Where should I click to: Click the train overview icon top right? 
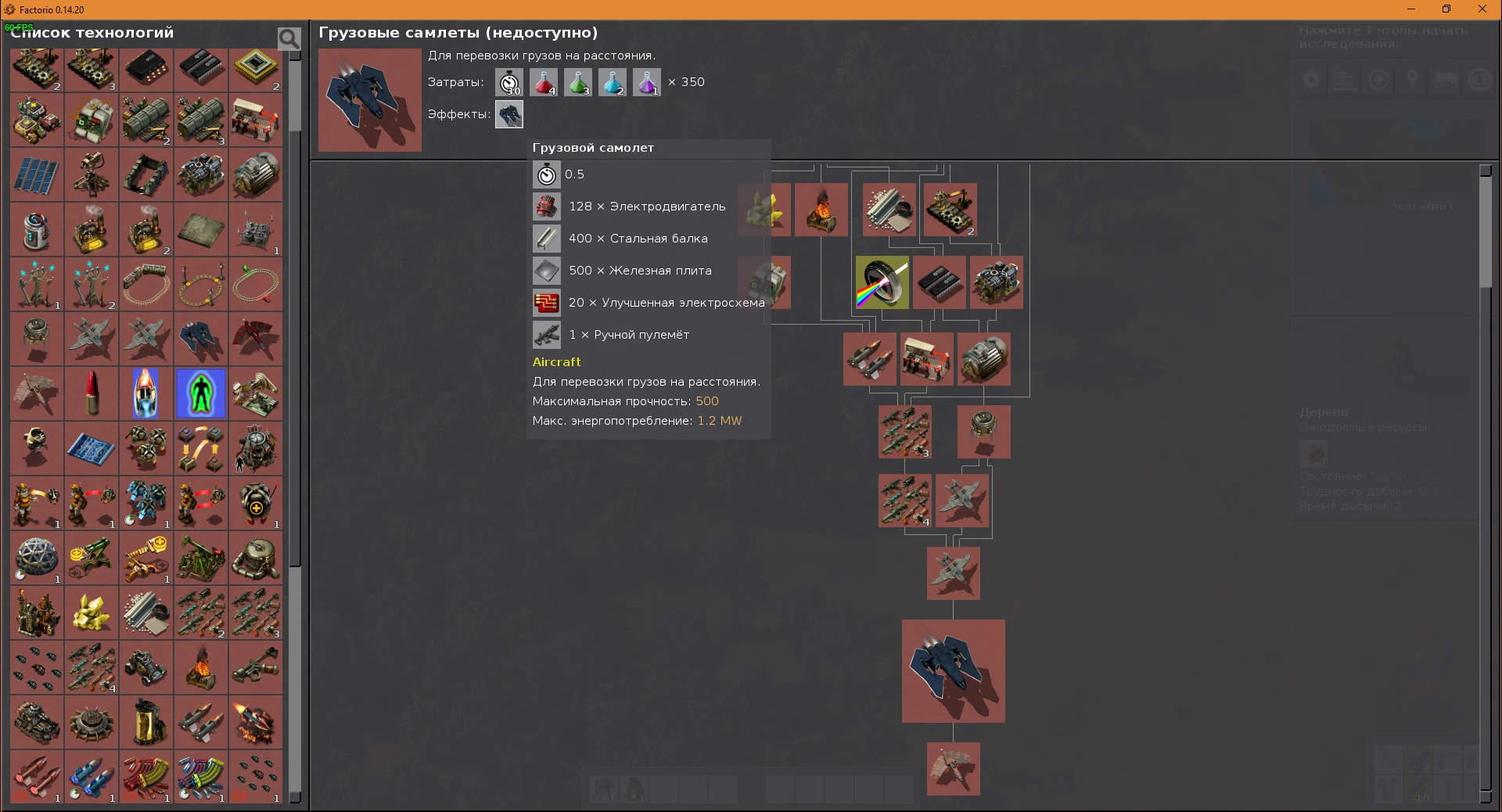1446,79
